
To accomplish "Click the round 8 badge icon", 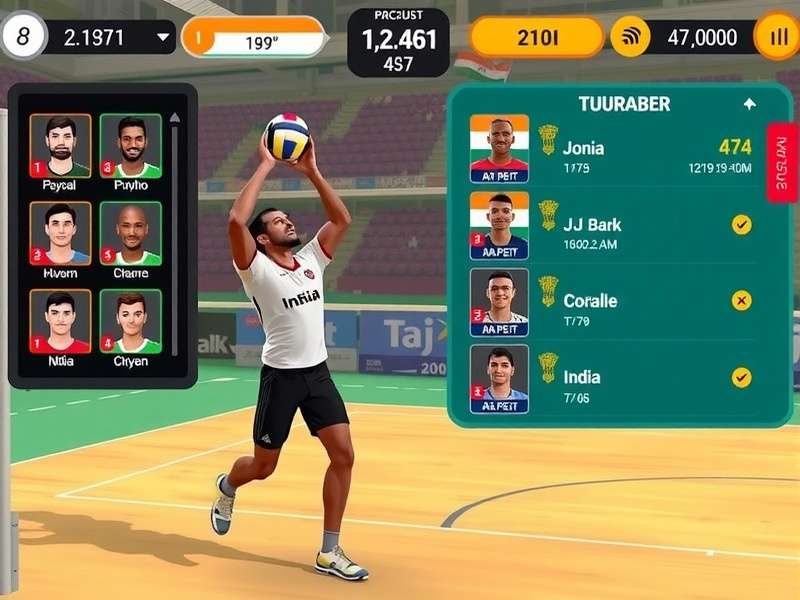I will [x=24, y=38].
